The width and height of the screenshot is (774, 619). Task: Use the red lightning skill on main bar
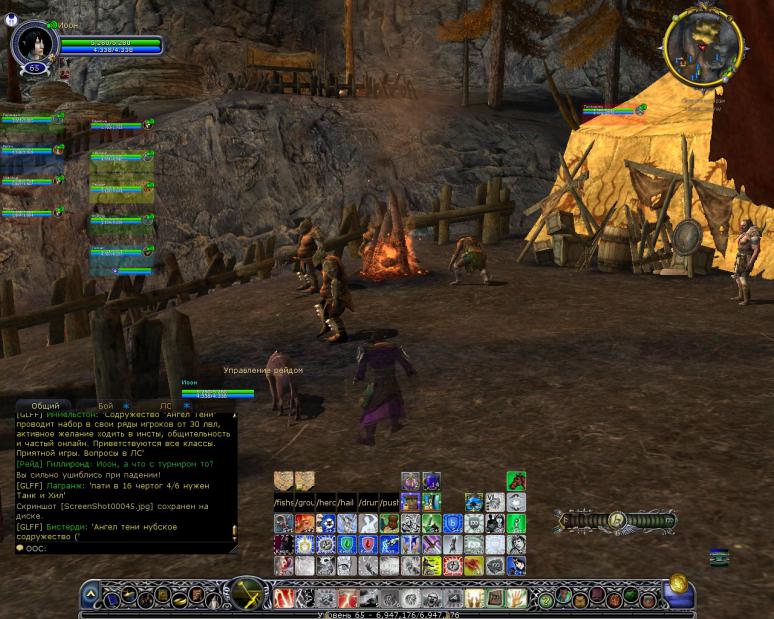point(284,598)
